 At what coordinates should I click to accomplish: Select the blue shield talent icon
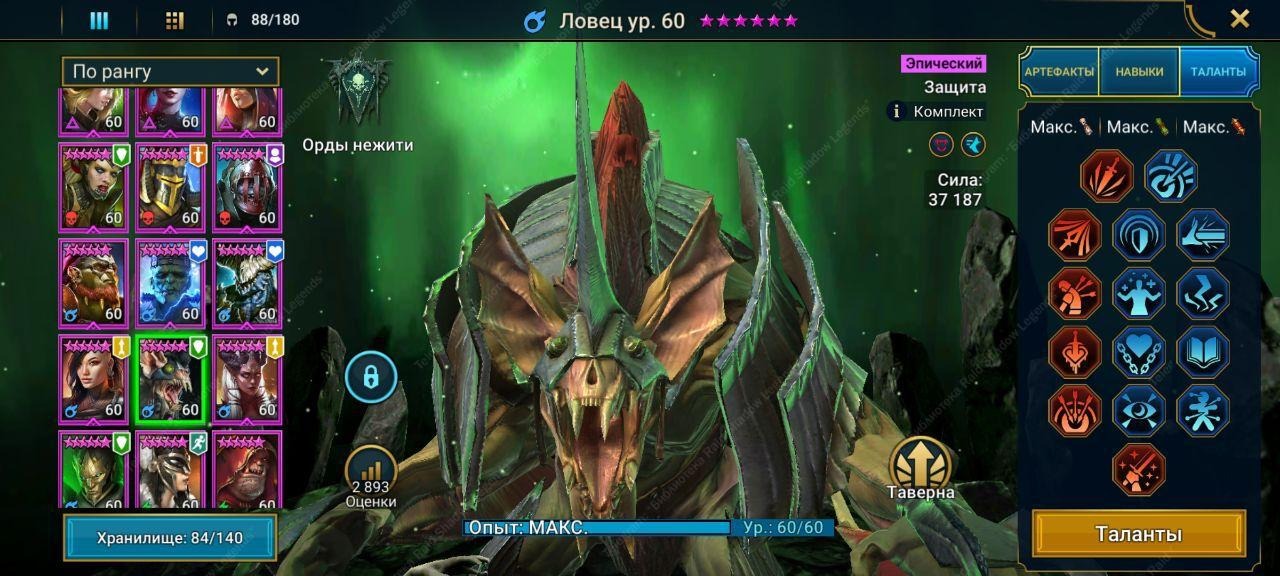[x=1138, y=235]
